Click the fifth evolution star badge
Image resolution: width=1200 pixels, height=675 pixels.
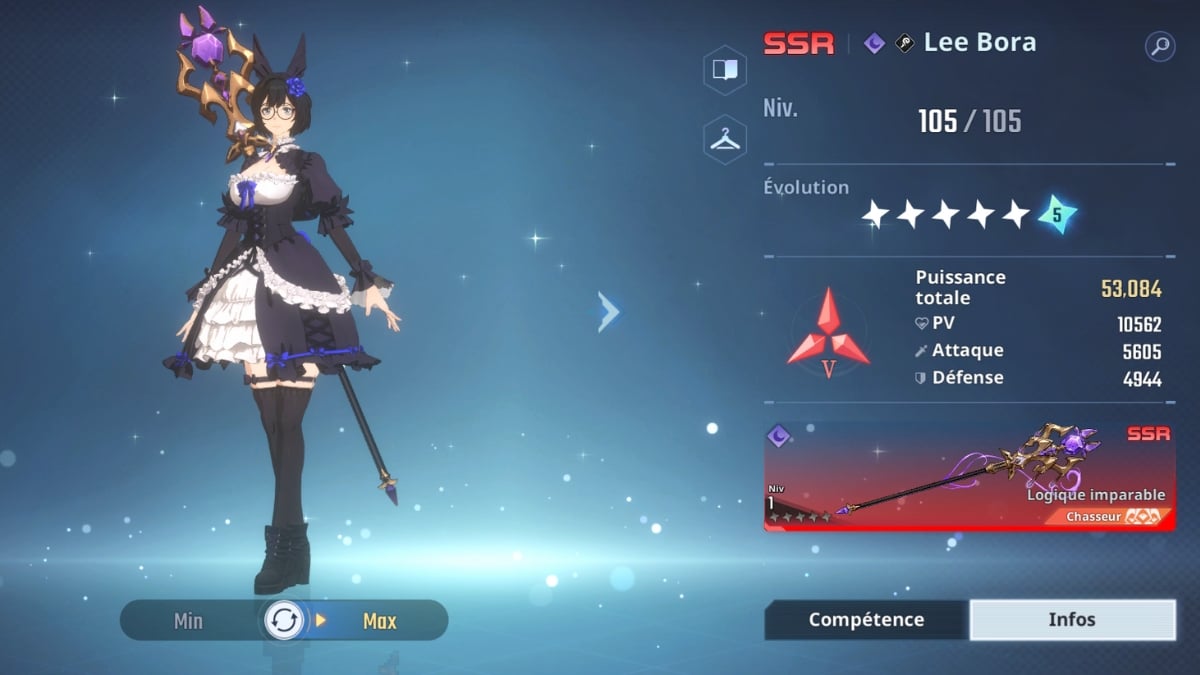(1056, 213)
